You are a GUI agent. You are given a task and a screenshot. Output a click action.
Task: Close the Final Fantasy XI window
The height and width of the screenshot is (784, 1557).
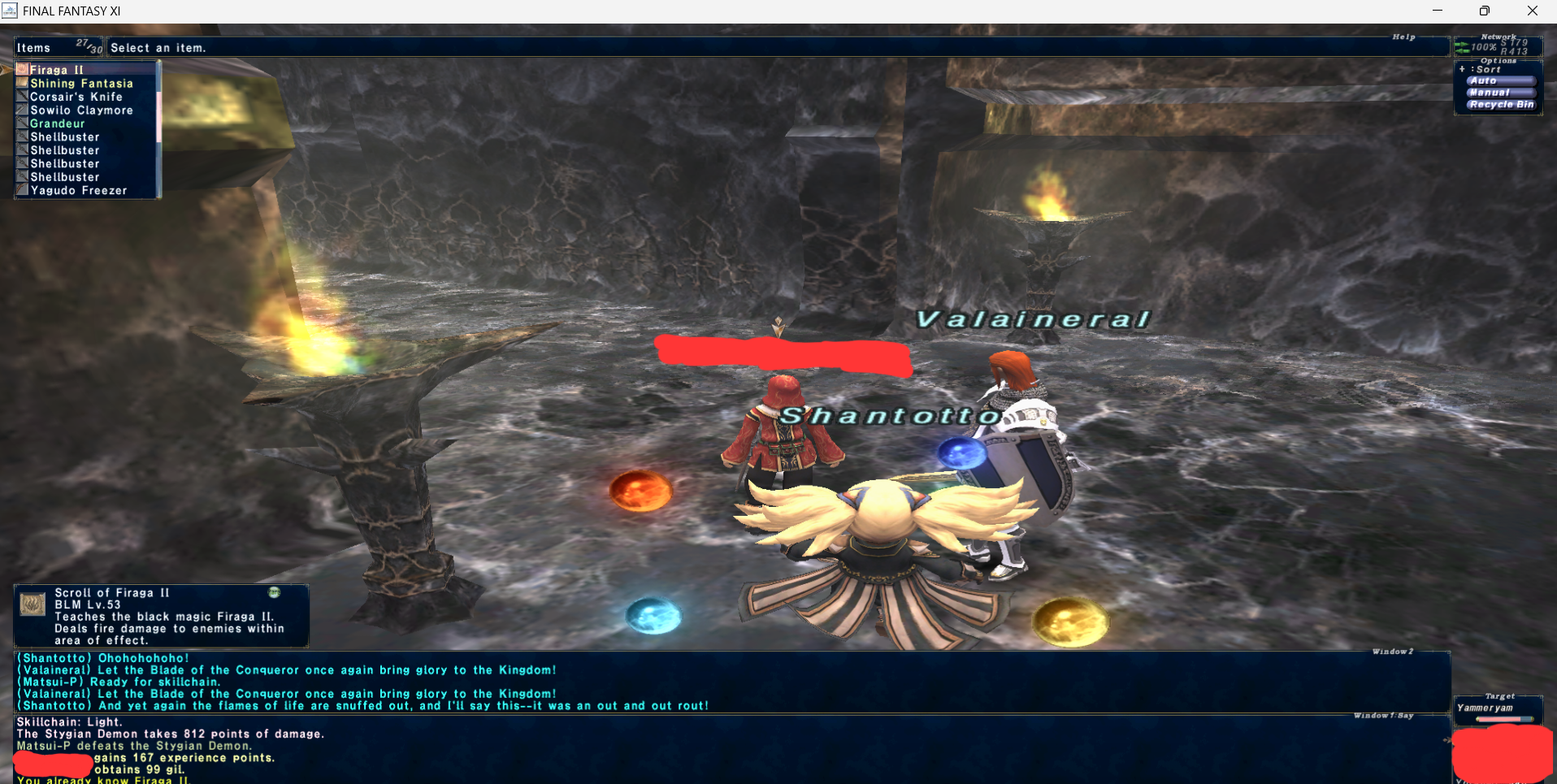coord(1533,11)
